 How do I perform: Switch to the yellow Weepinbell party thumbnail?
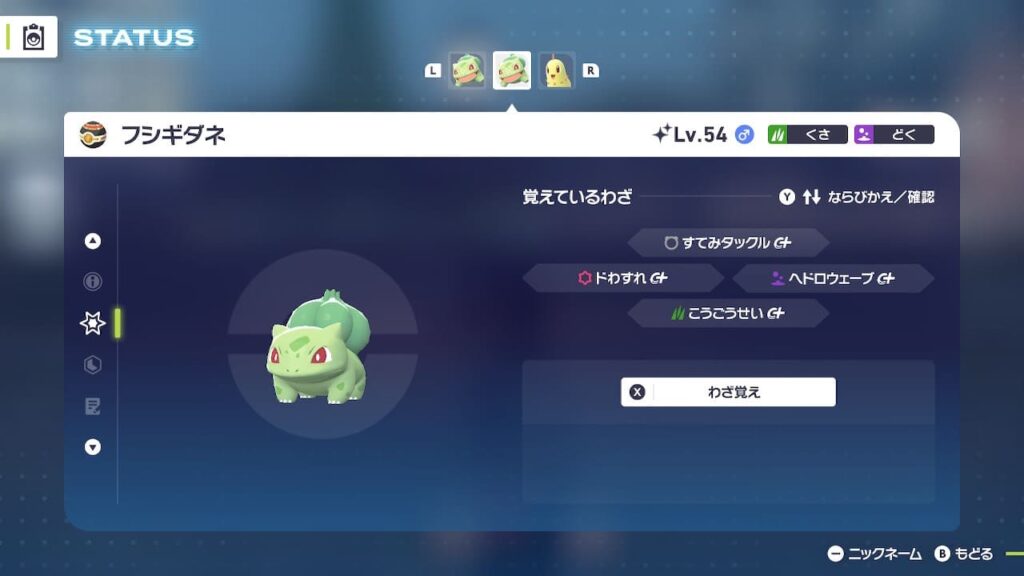(x=558, y=71)
